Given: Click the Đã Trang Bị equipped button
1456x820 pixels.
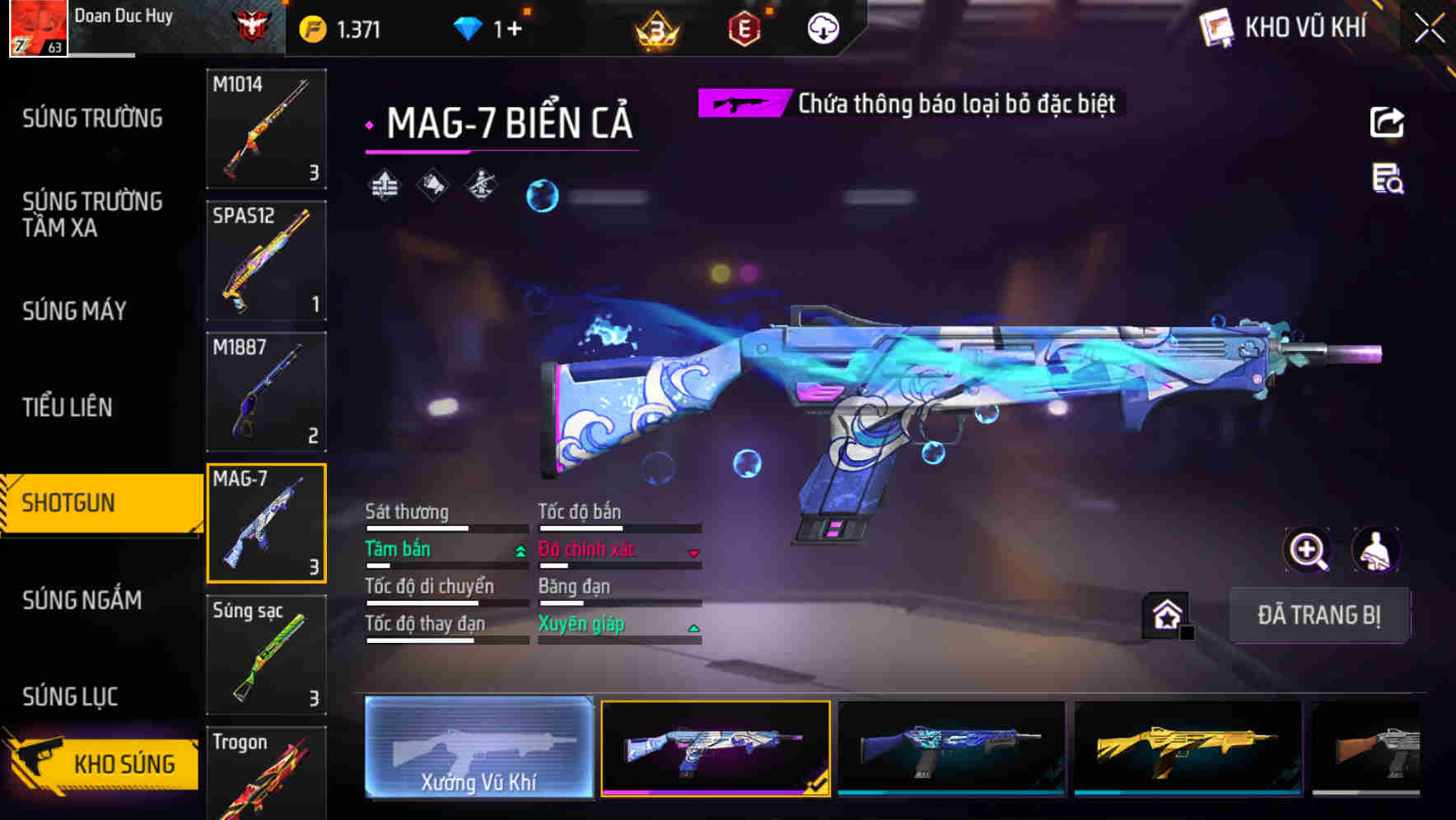Looking at the screenshot, I should [x=1318, y=615].
